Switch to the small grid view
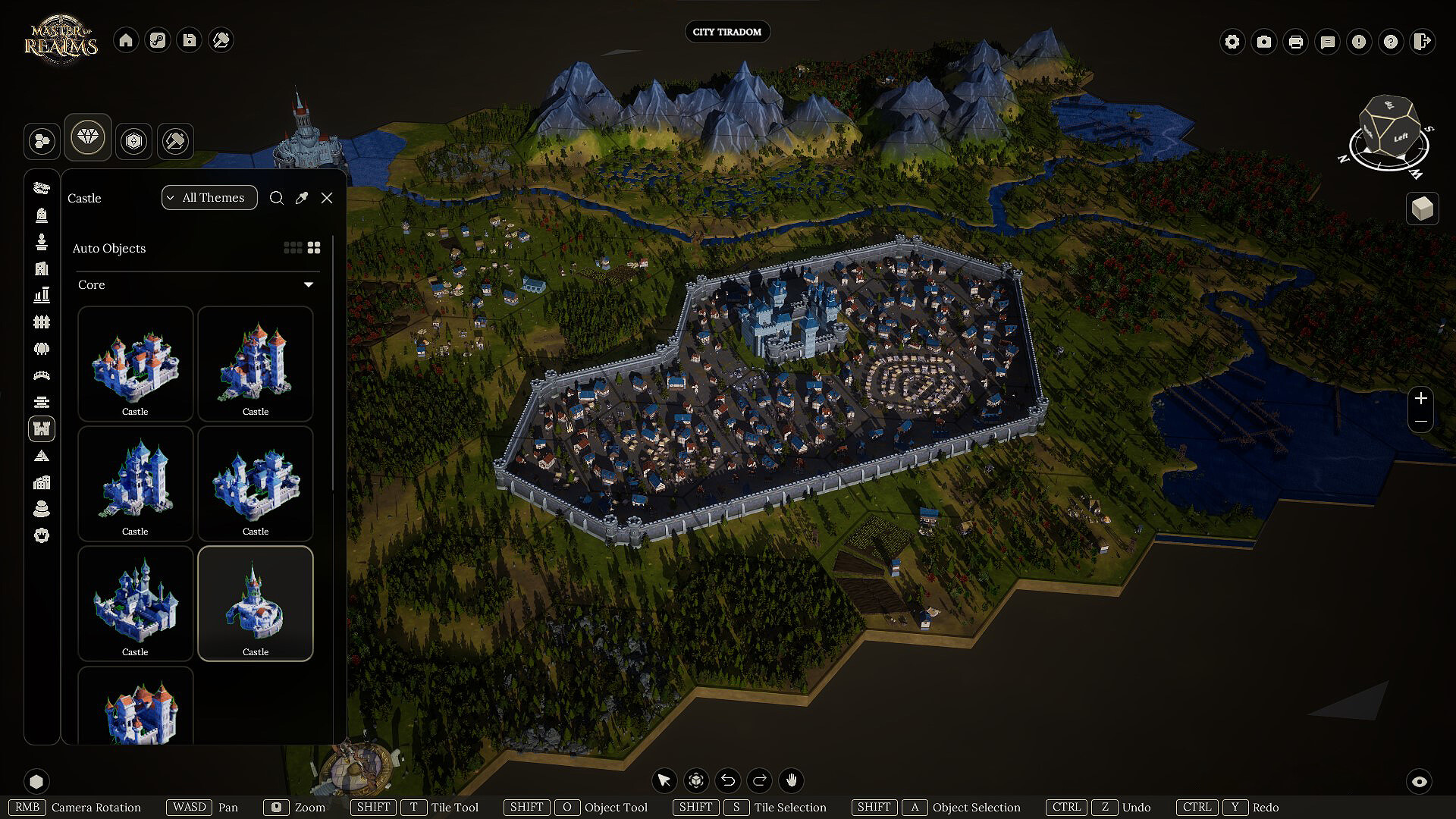 pyautogui.click(x=292, y=248)
